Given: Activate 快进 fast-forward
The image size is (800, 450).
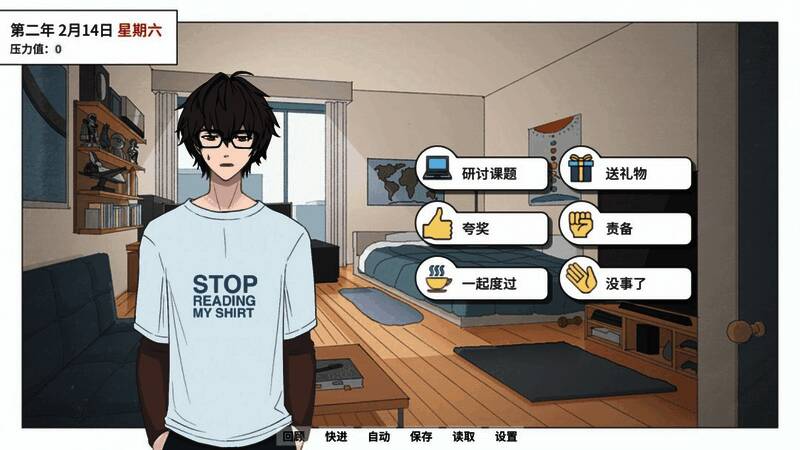Looking at the screenshot, I should click(x=336, y=437).
